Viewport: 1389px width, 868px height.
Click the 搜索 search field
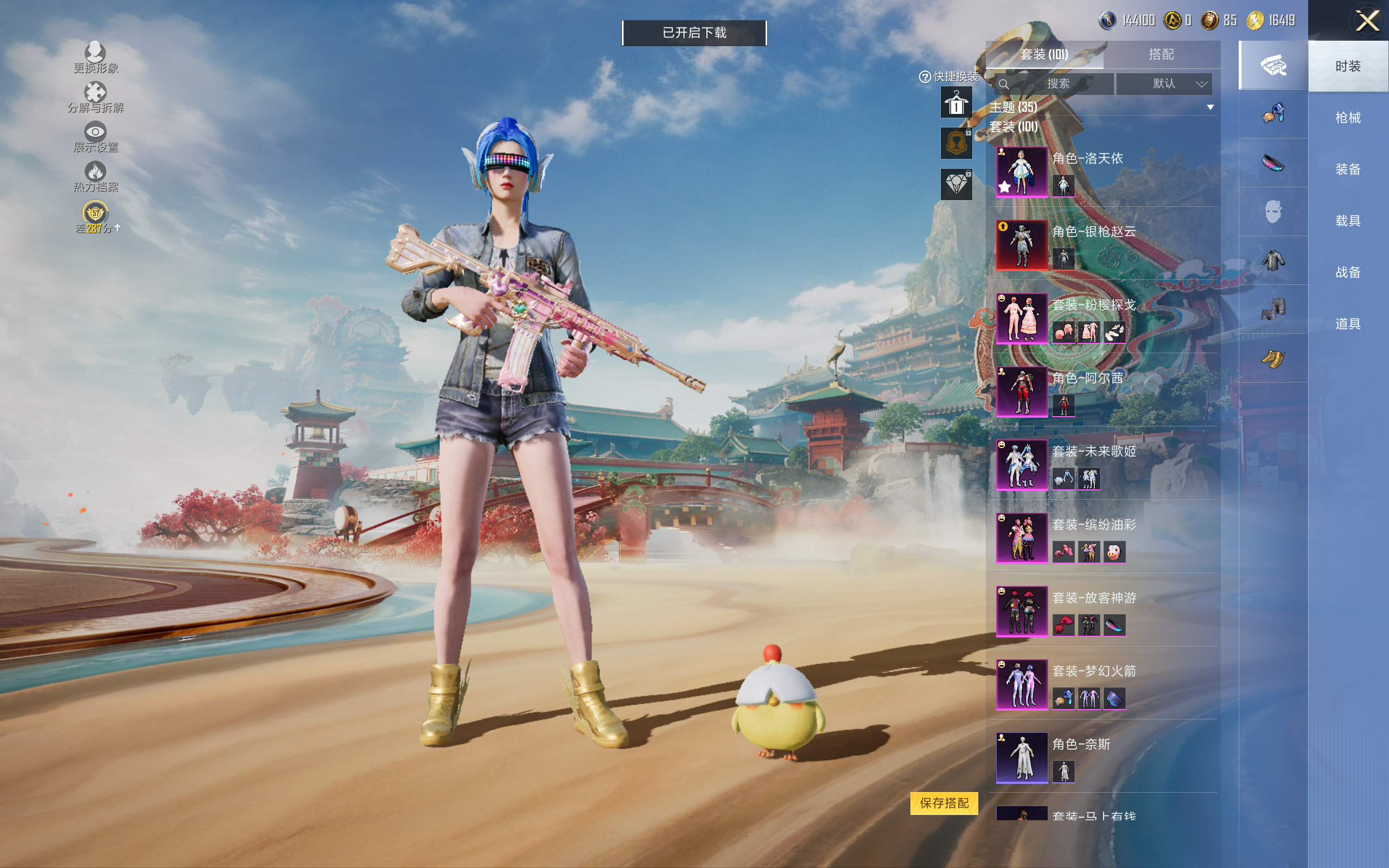click(1057, 84)
